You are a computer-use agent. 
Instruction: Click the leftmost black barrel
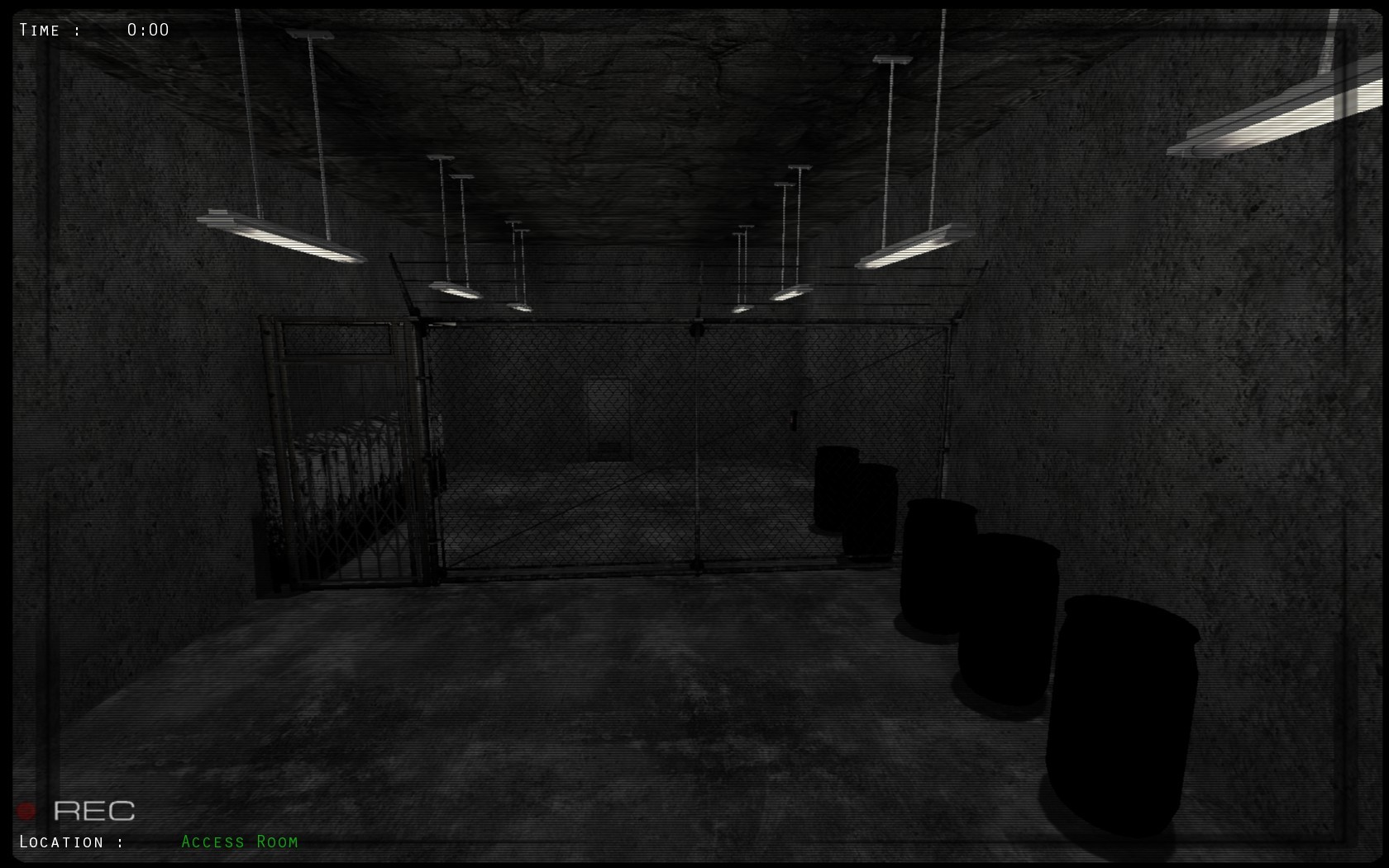(835, 488)
